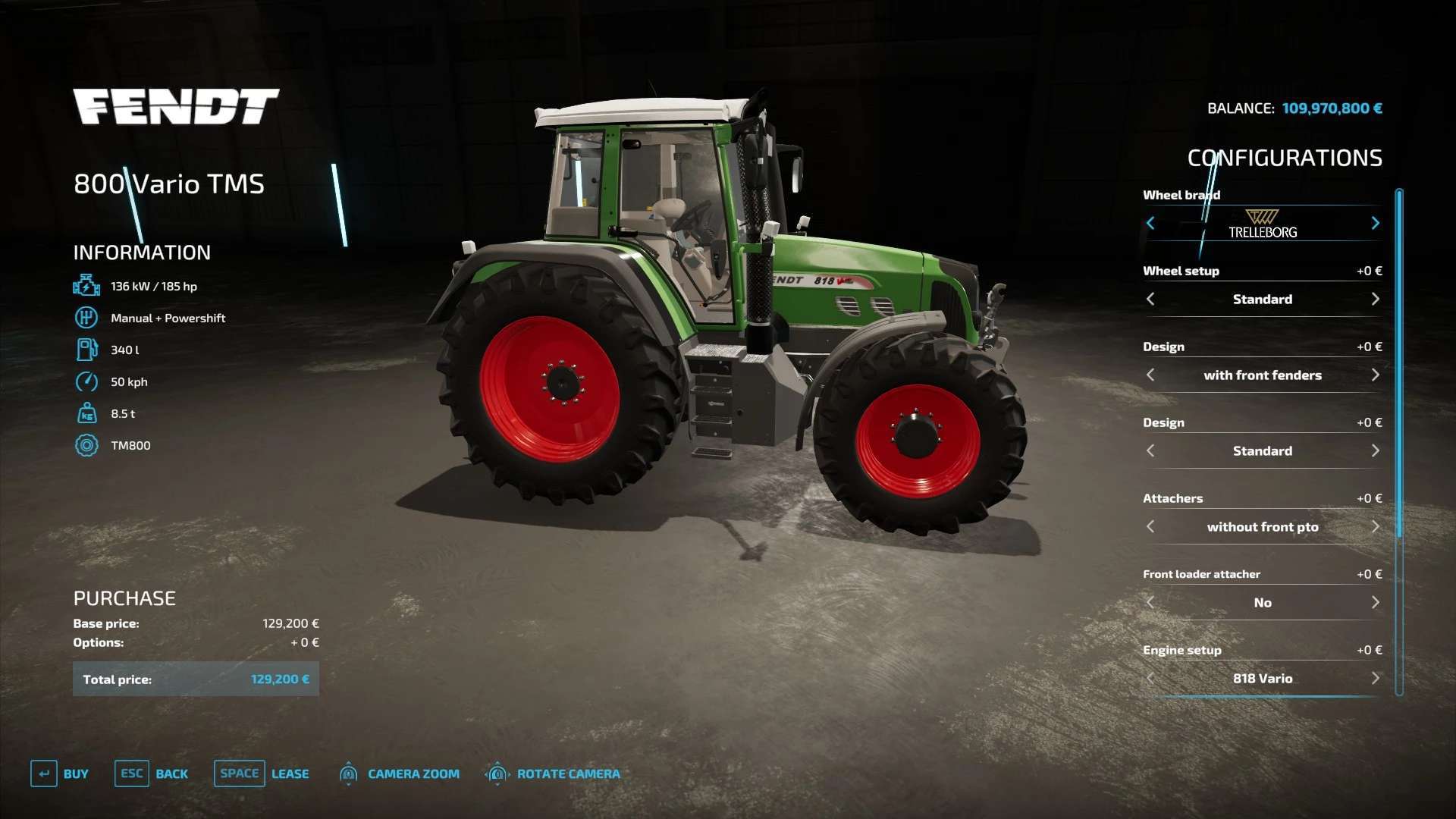This screenshot has height=819, width=1456.
Task: Change Wheel setup to the previous option
Action: 1150,299
